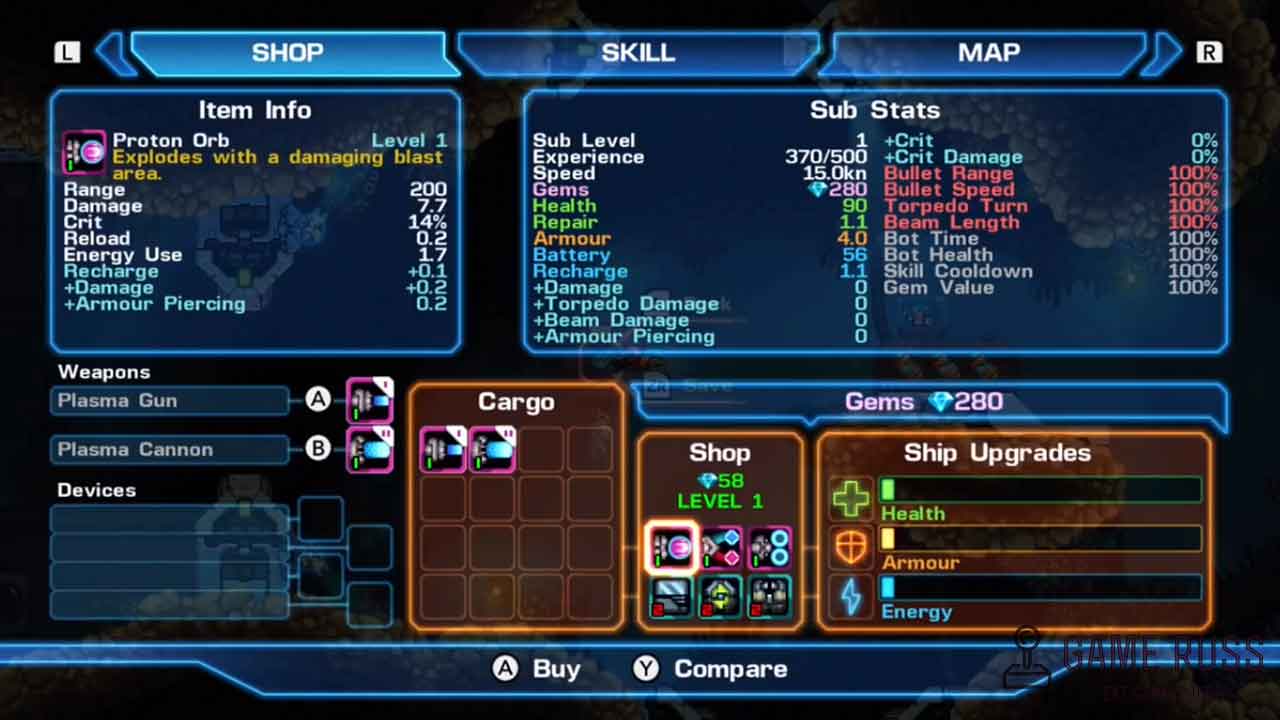Image resolution: width=1280 pixels, height=720 pixels.
Task: Go to previous tab with left arrow
Action: click(113, 53)
